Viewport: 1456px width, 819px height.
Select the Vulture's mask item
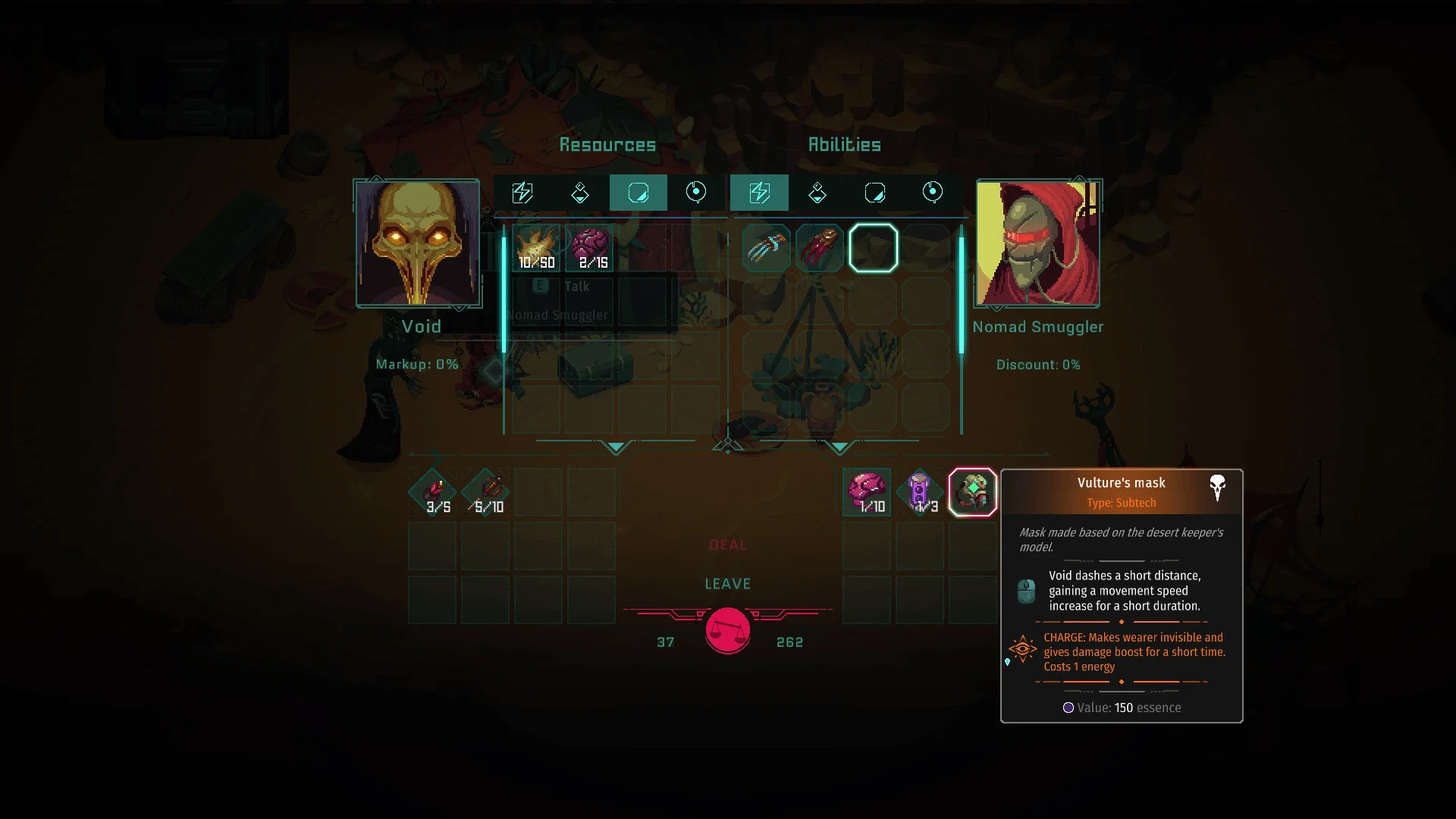pyautogui.click(x=972, y=492)
